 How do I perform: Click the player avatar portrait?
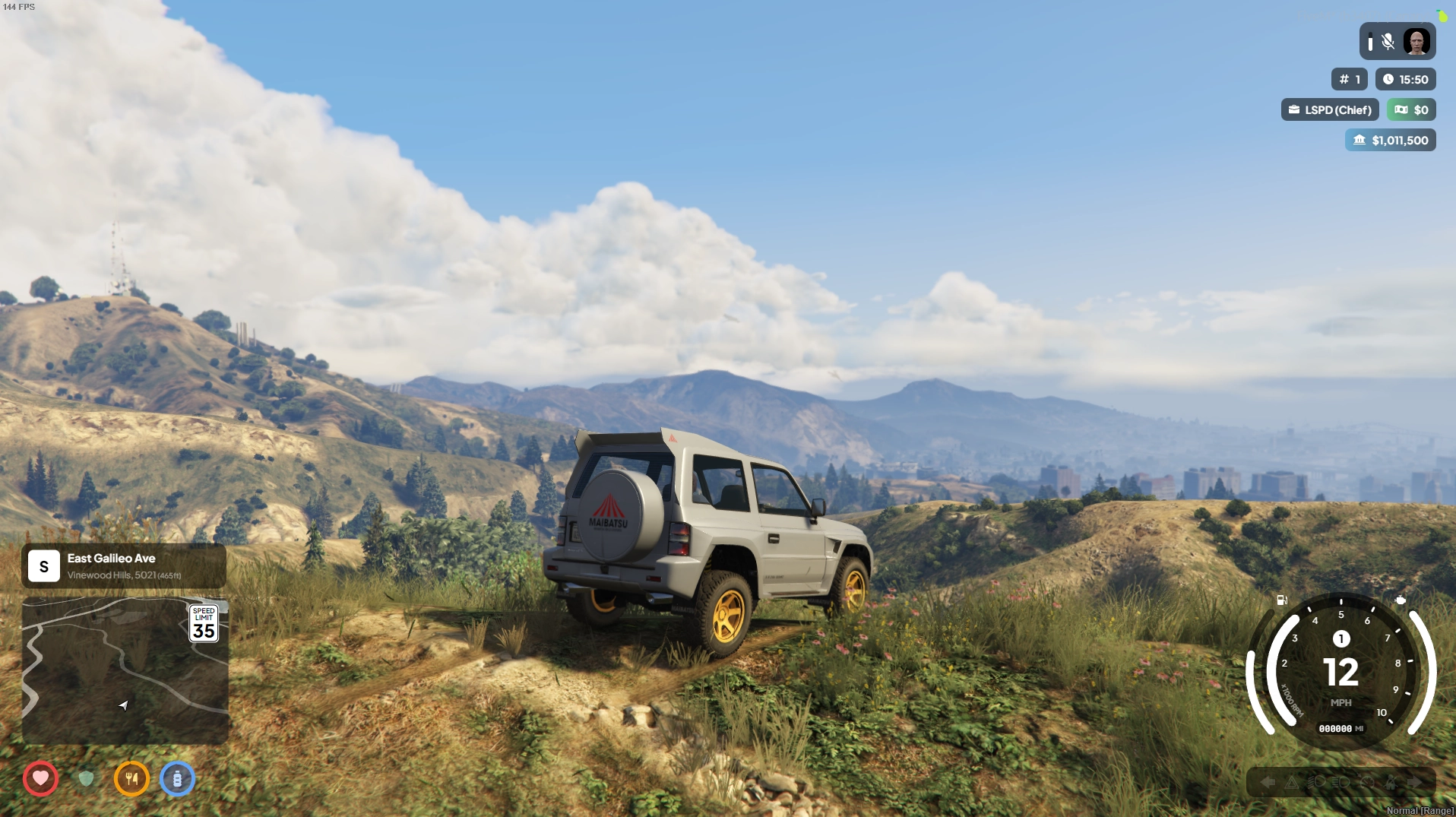coord(1418,41)
